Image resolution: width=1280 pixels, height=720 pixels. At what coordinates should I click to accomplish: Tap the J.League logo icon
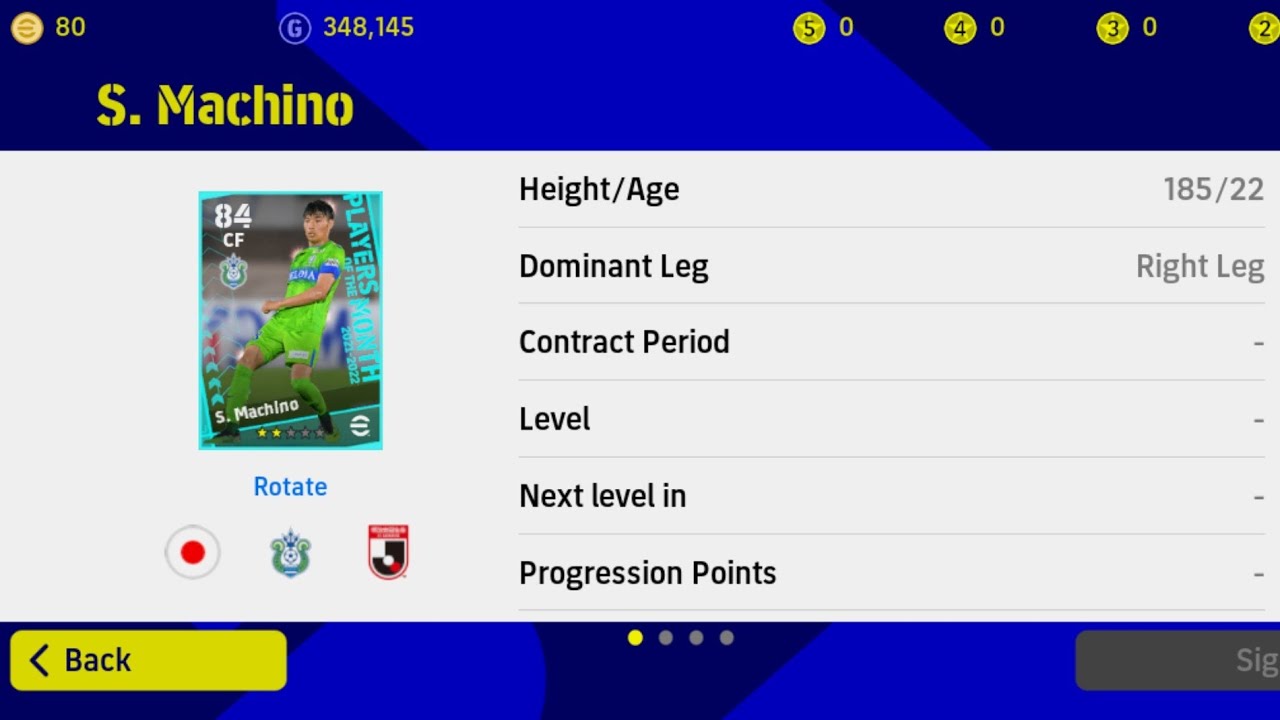388,552
